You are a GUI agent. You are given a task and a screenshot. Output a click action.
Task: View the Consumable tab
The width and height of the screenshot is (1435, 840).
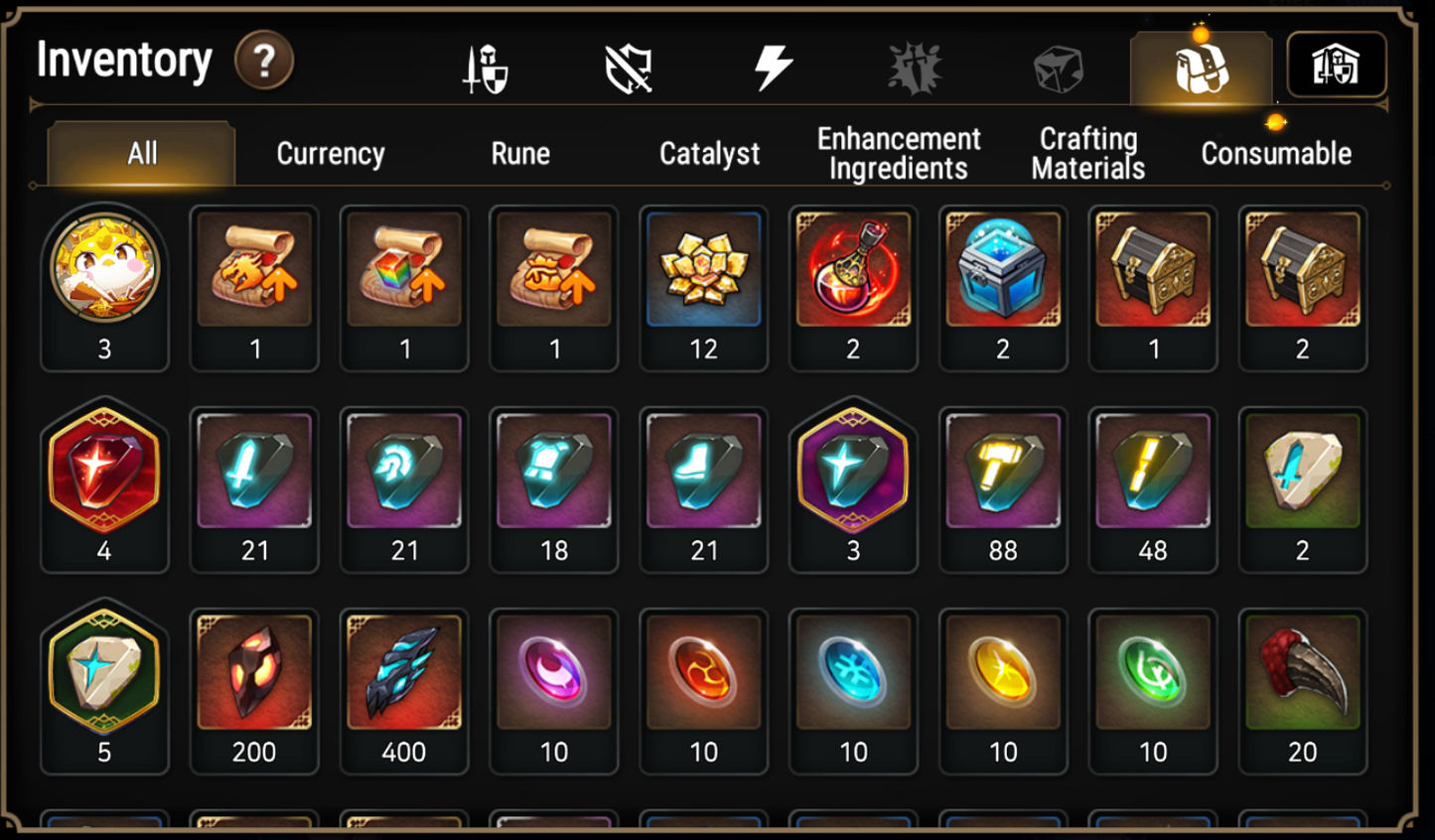pos(1276,154)
